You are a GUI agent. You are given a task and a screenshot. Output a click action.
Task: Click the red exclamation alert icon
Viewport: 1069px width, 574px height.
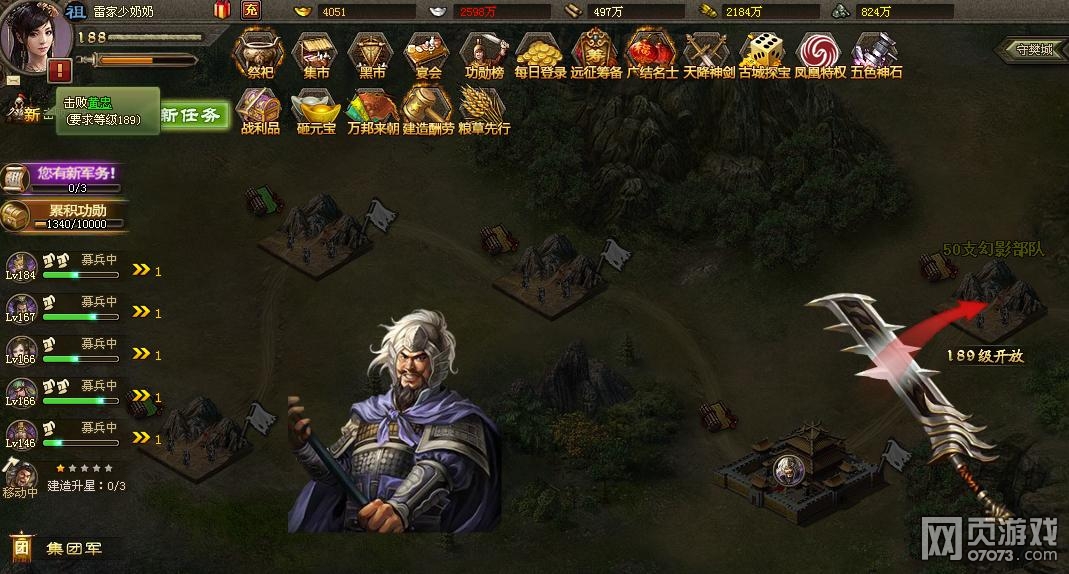point(60,70)
